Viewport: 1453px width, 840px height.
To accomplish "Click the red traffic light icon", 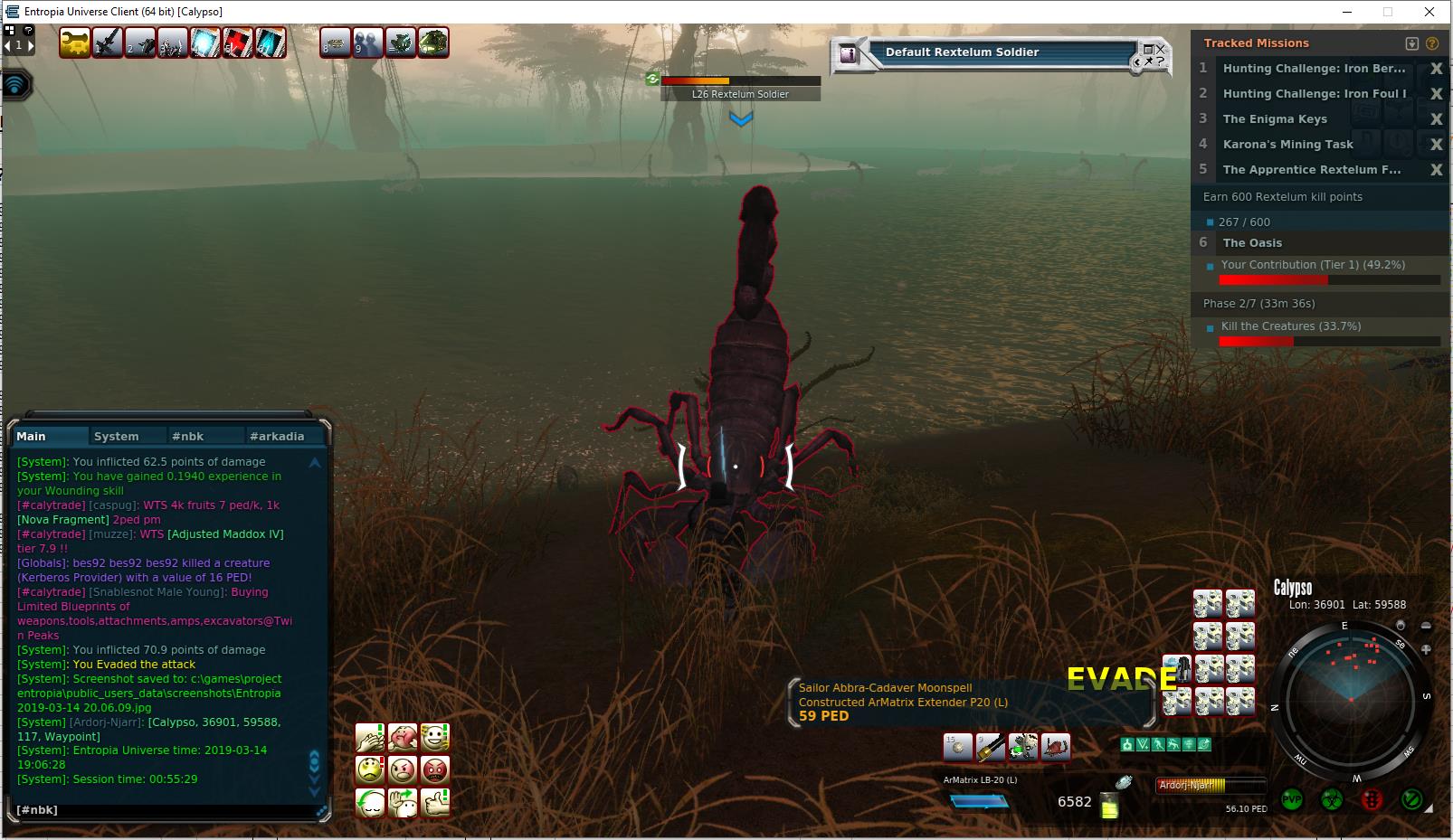I will pyautogui.click(x=1372, y=800).
